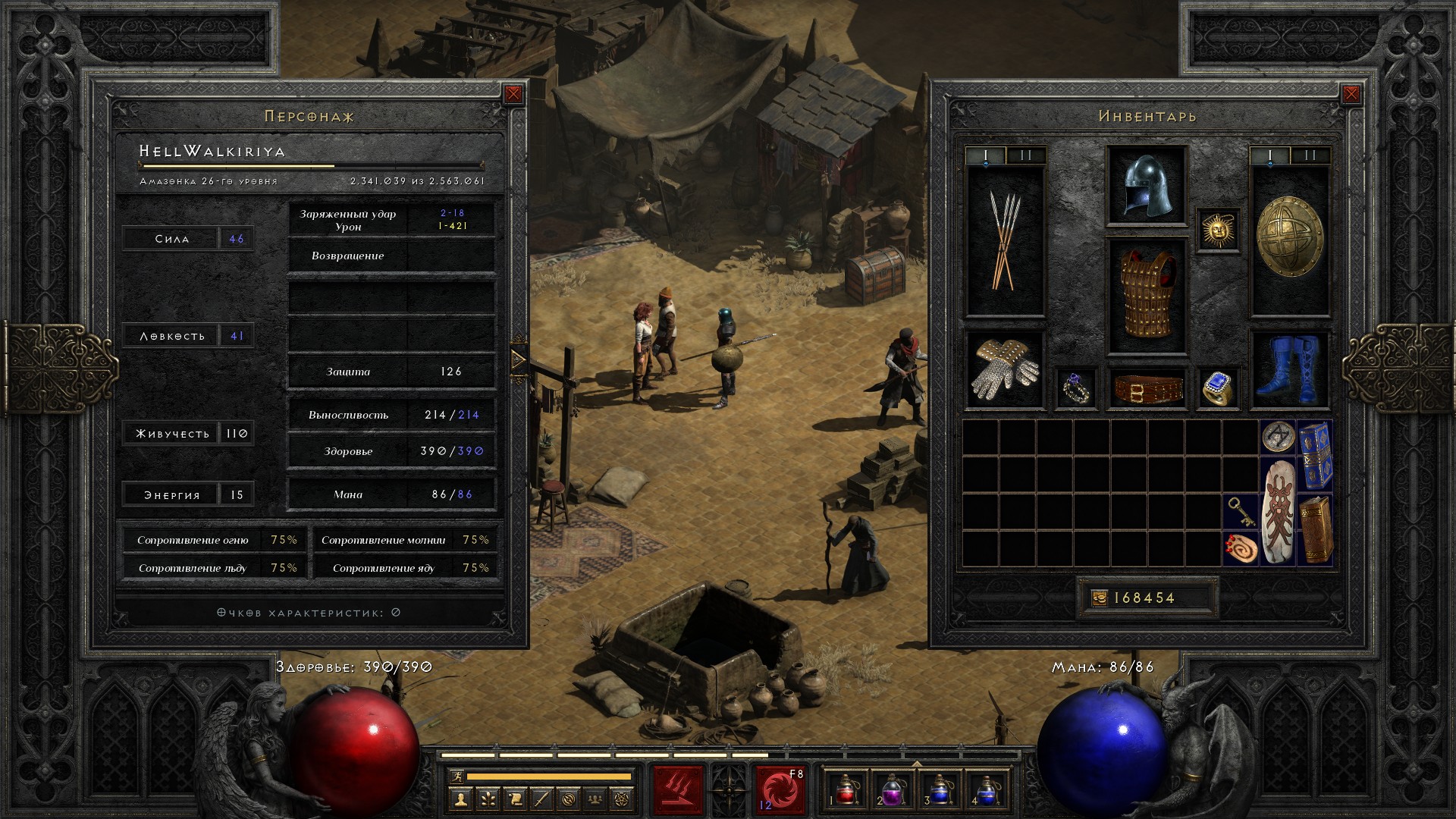Select the brown tome in inventory
1456x819 pixels.
click(x=1315, y=530)
